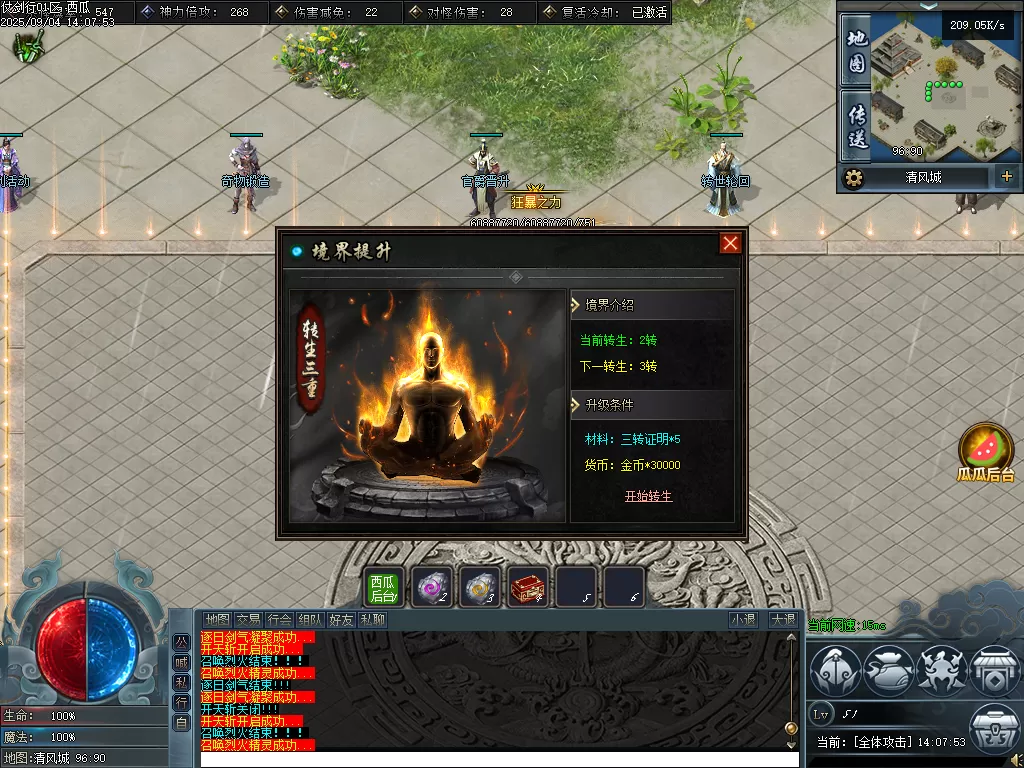The image size is (1024, 768).
Task: Open the 传送 teleport button
Action: [857, 126]
